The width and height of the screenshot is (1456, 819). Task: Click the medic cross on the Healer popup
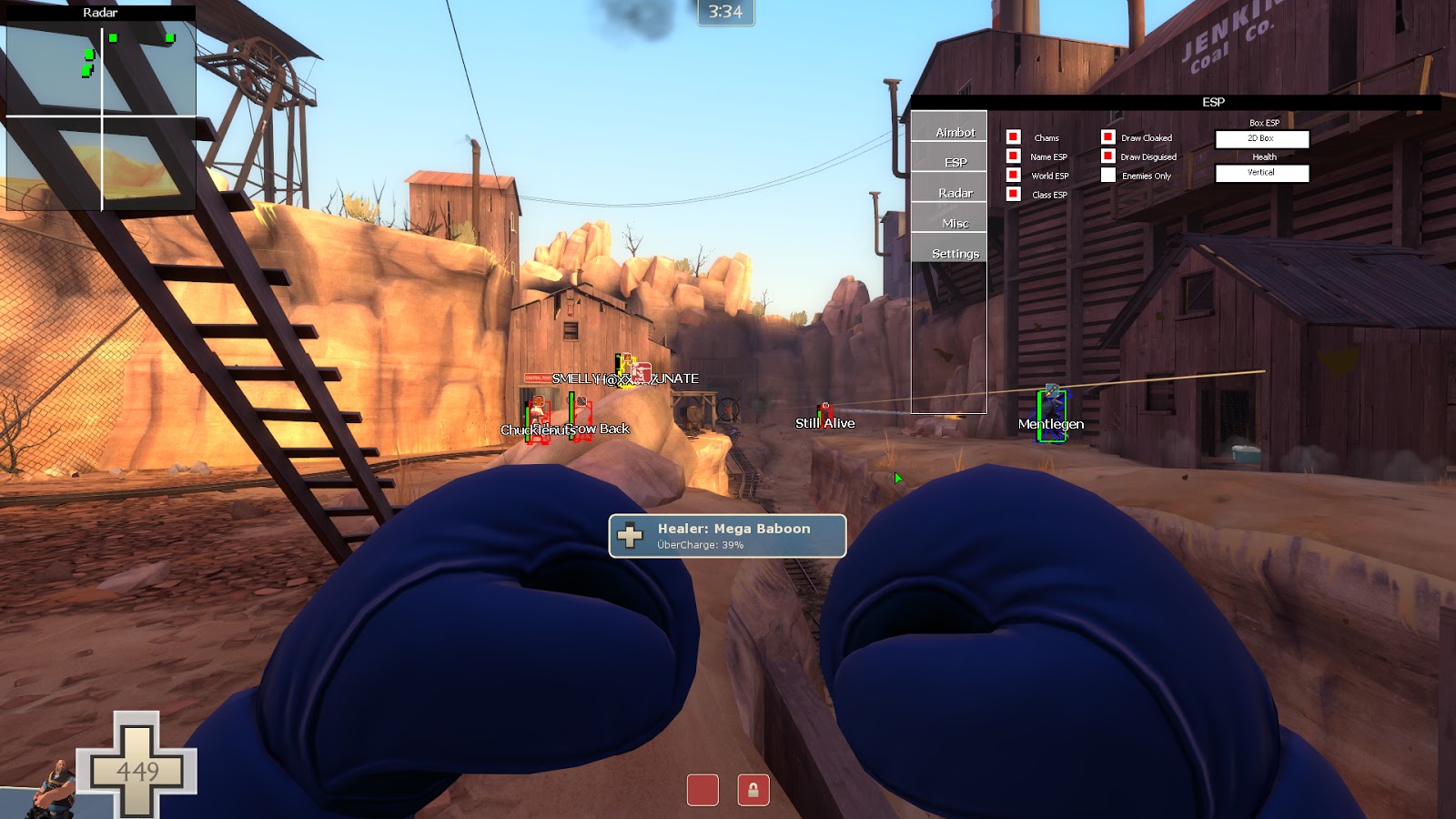tap(631, 535)
